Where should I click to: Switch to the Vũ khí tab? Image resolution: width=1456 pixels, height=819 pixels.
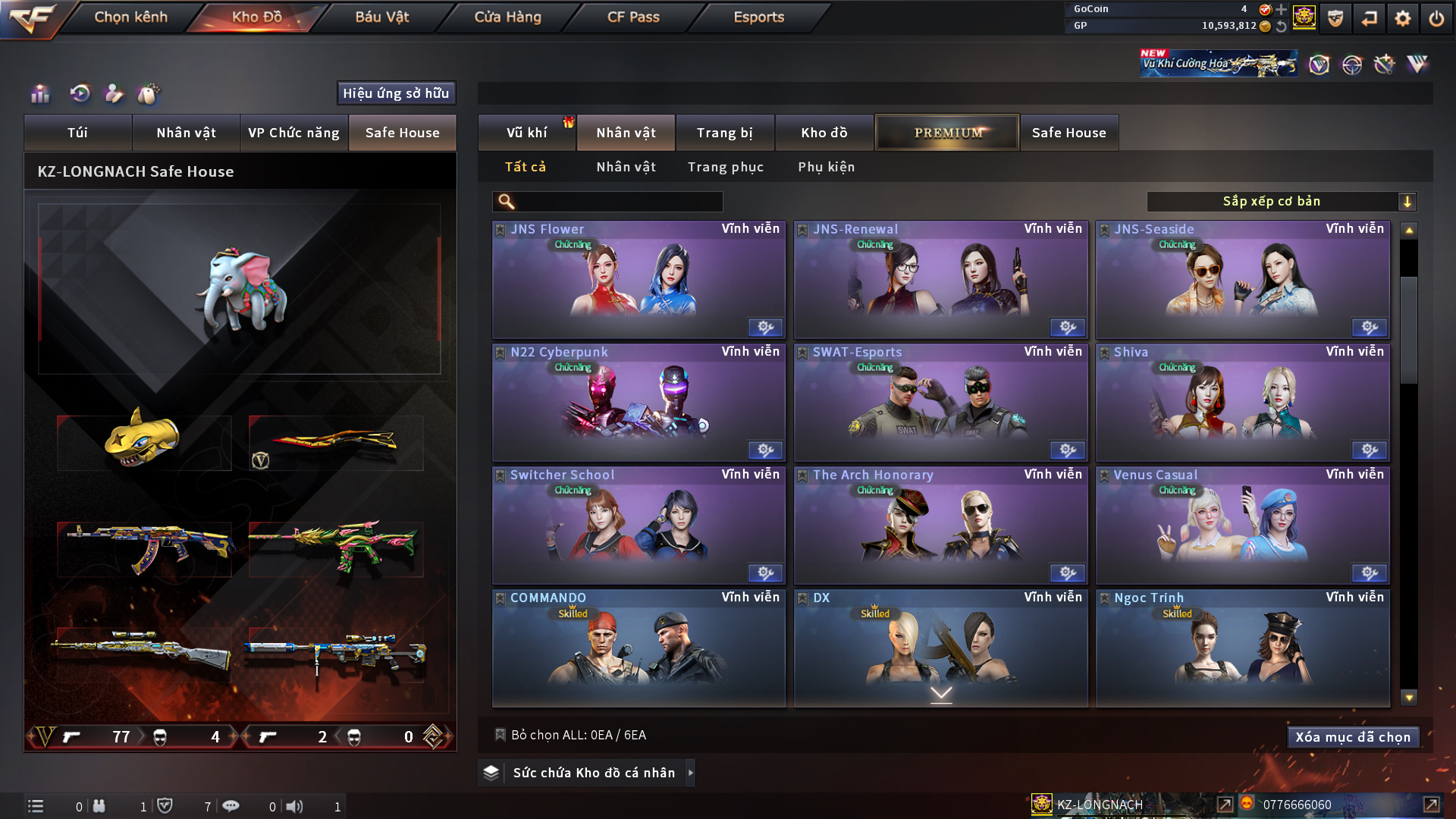pos(526,133)
